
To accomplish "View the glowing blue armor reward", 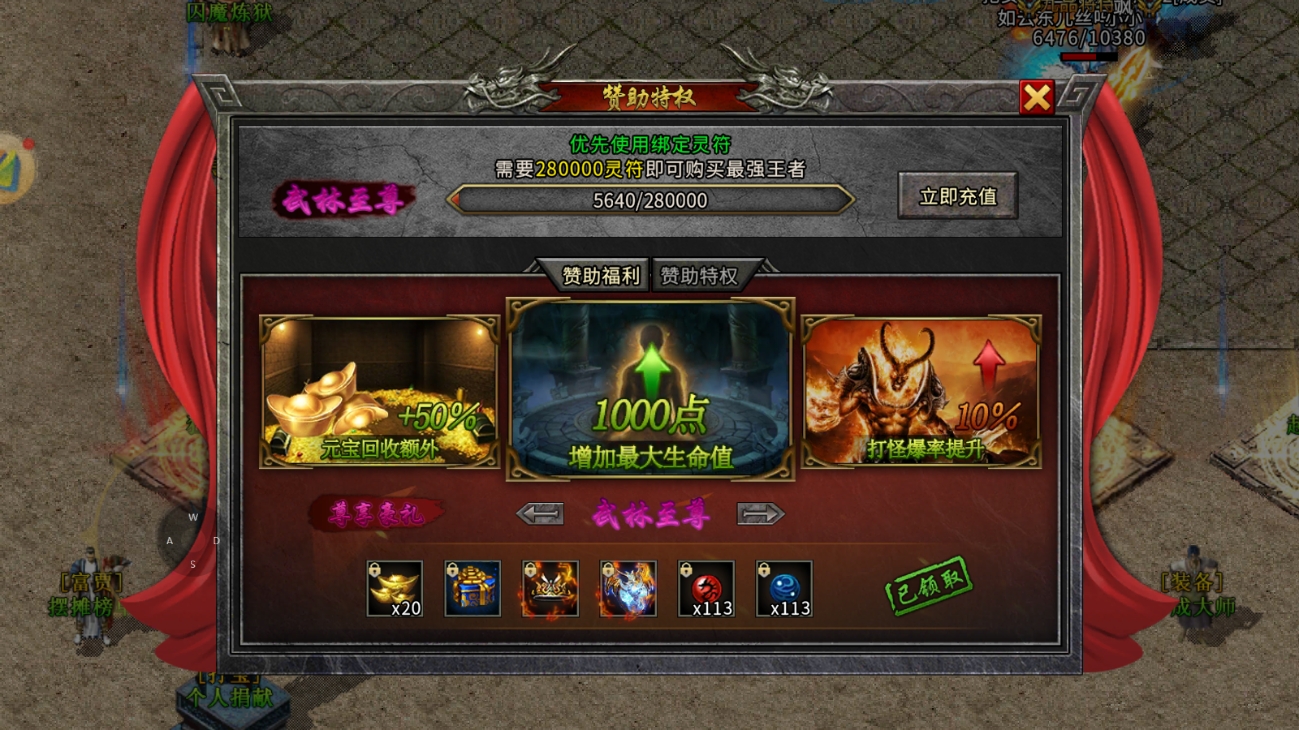I will pyautogui.click(x=628, y=588).
